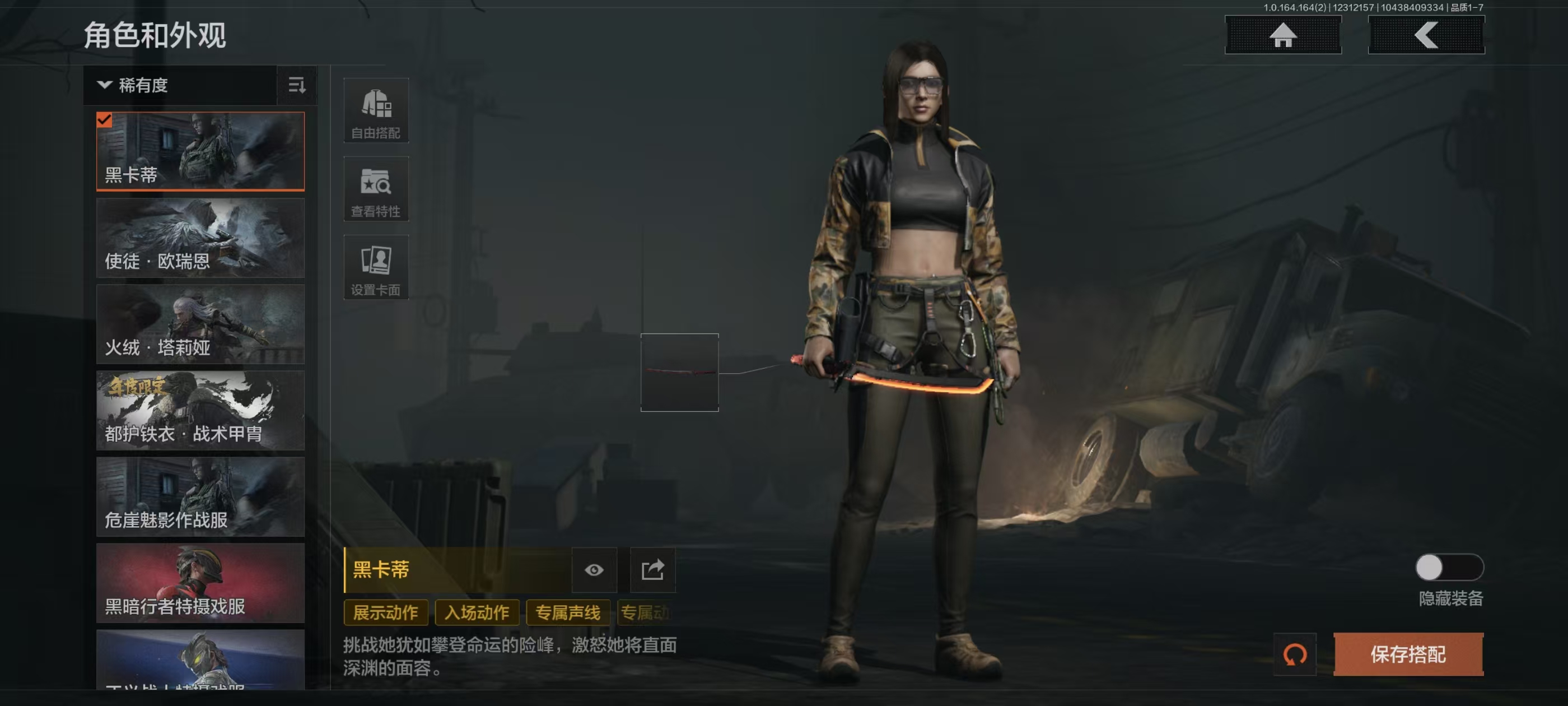Viewport: 1568px width, 706px height.
Task: Choose the 使徒·欧瑞恩 outfit
Action: (x=200, y=238)
